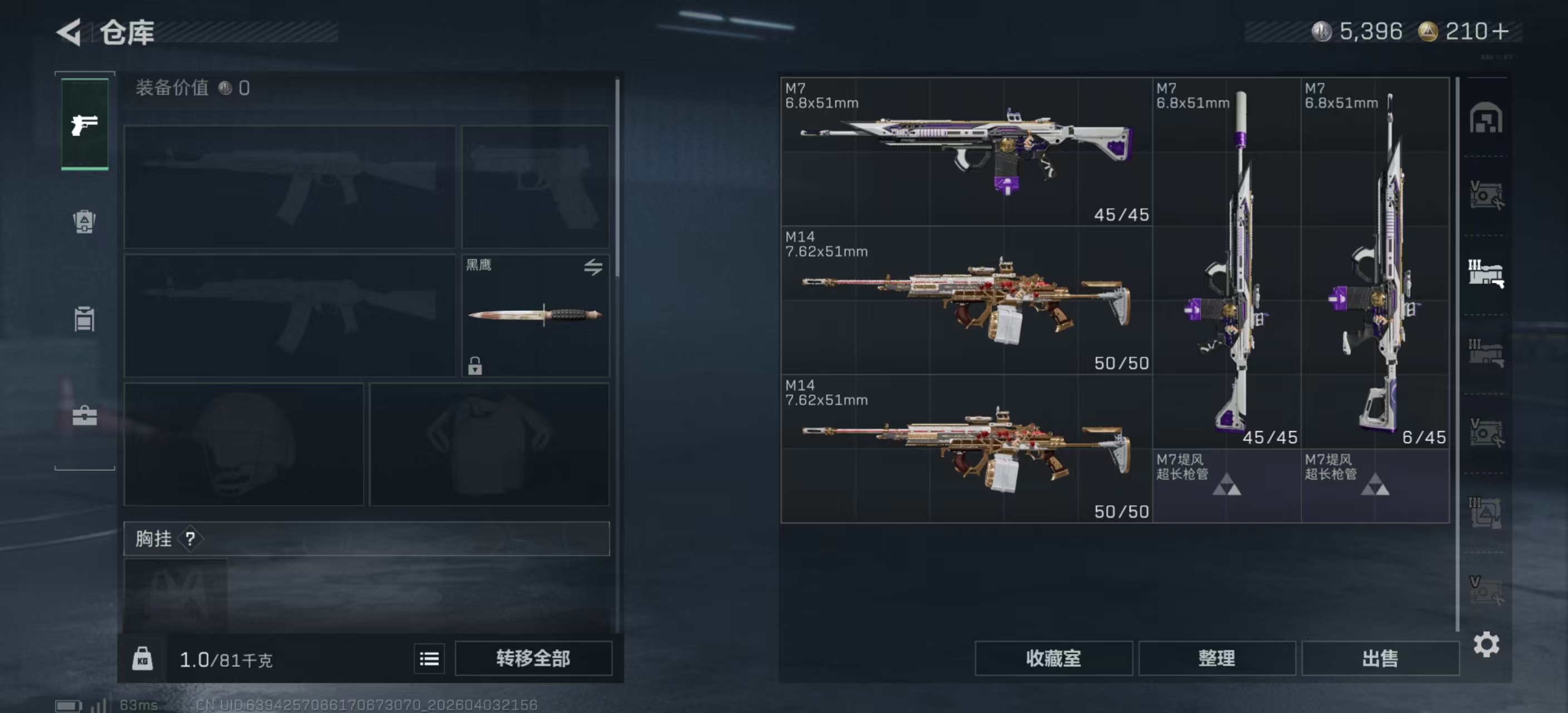Choose the 出售 sell button

click(1380, 658)
